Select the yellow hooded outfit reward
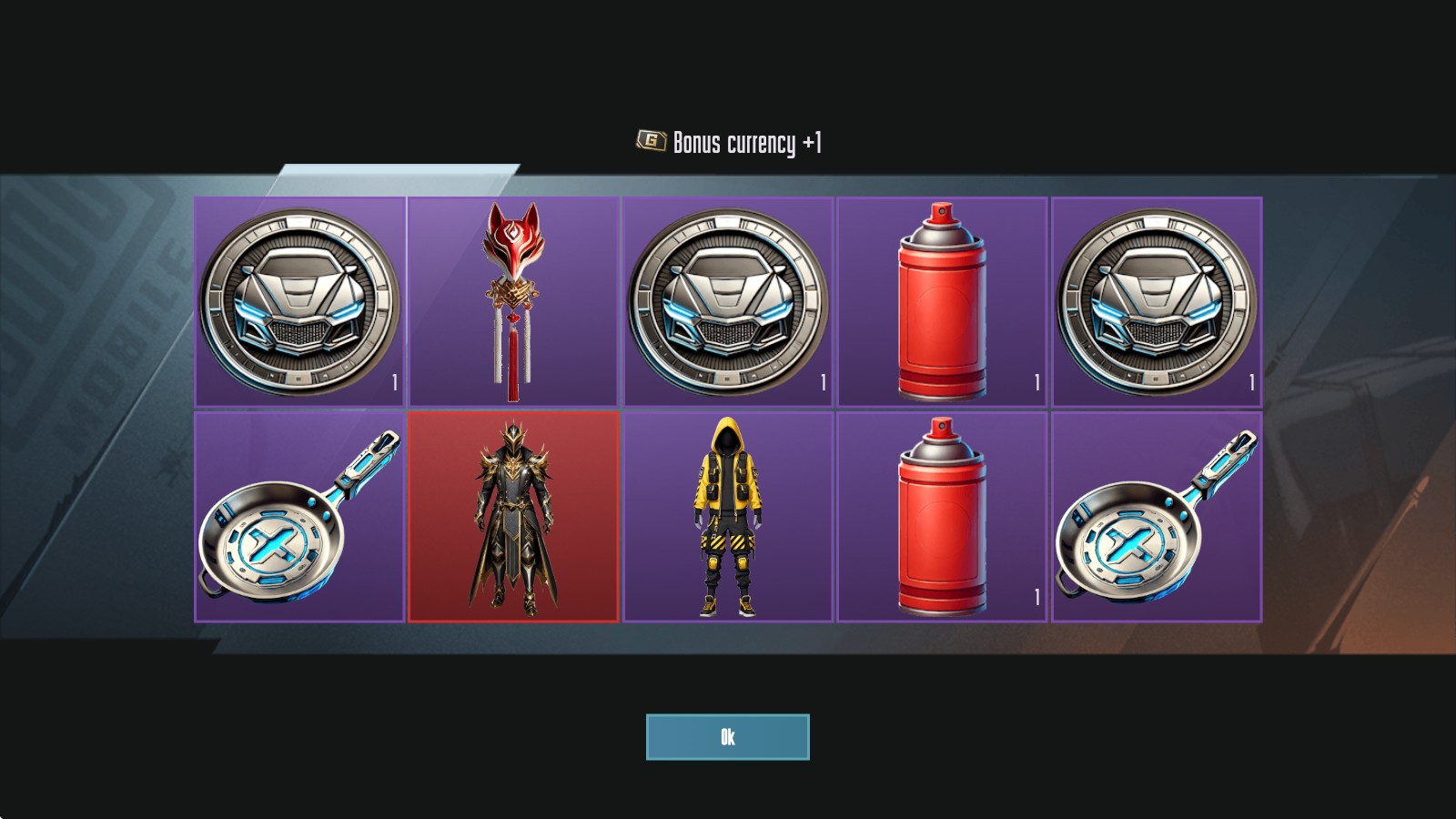Image resolution: width=1456 pixels, height=819 pixels. coord(727,516)
